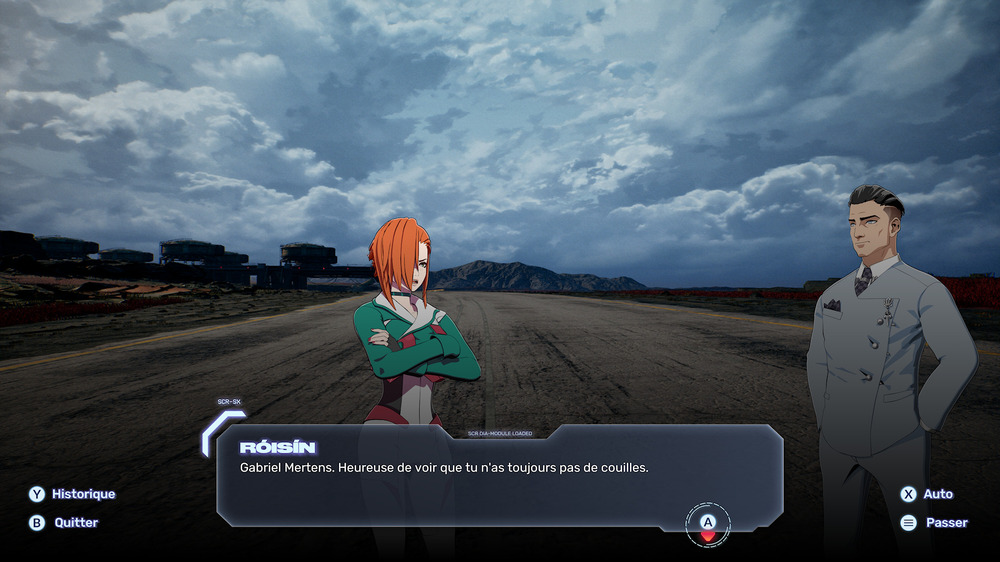Choose Passer to skip the dialogue

pos(934,522)
